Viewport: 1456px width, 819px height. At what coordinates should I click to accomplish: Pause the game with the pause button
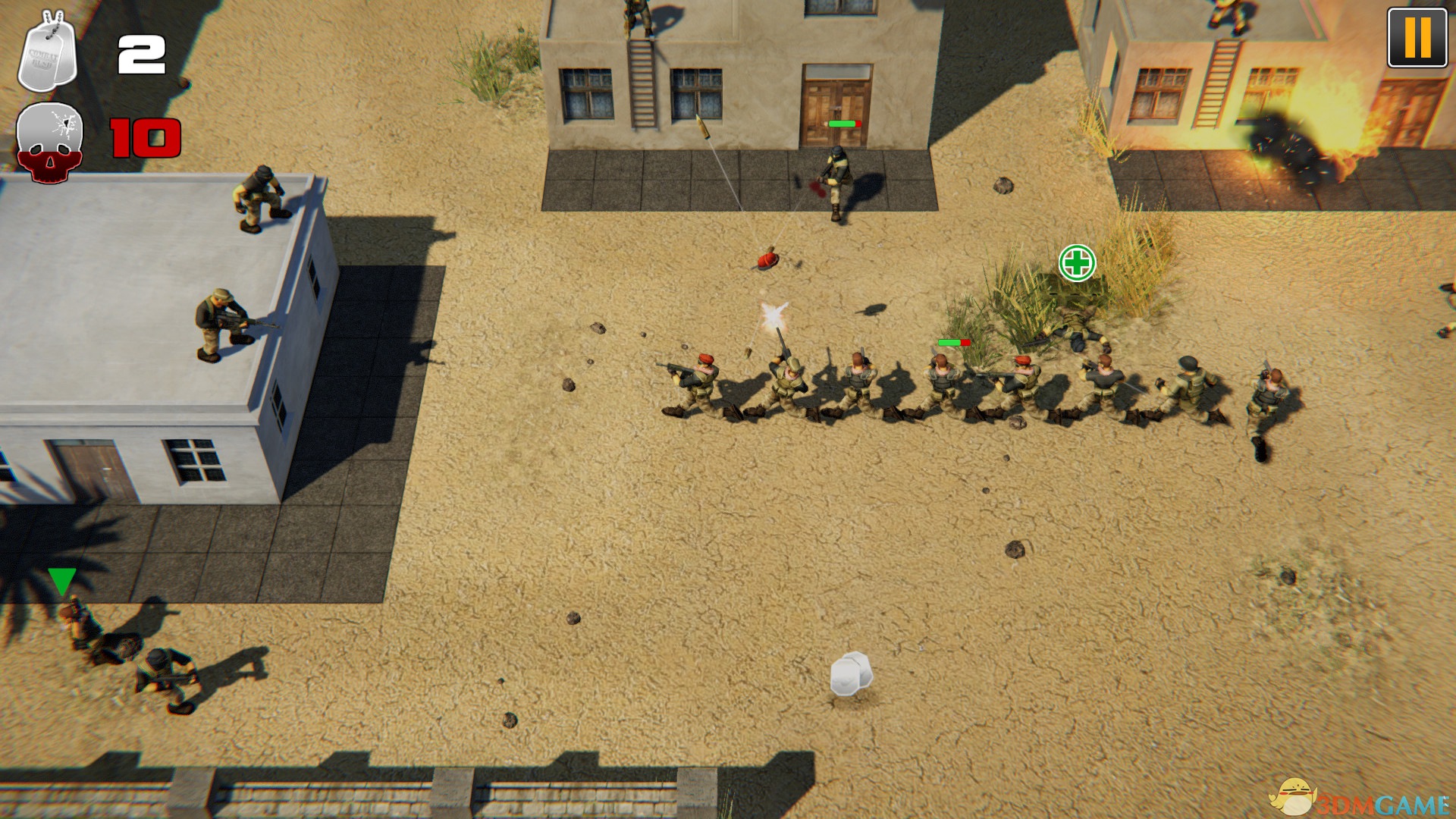[1417, 38]
